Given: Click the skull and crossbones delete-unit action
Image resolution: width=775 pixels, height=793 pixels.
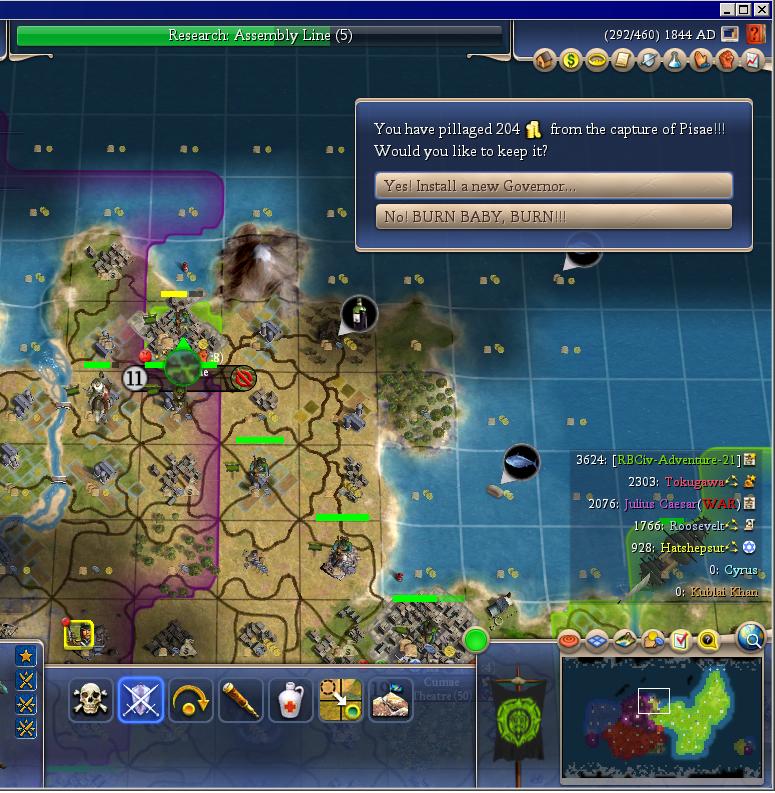Looking at the screenshot, I should coord(91,700).
